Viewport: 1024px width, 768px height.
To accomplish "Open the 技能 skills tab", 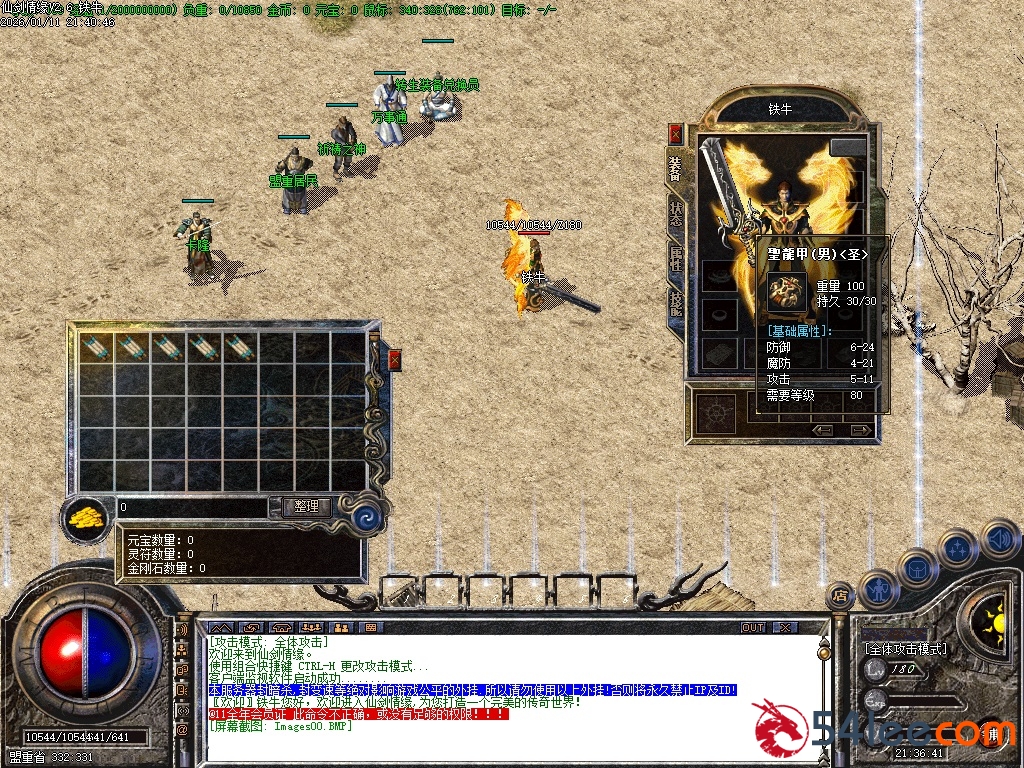I will 676,302.
